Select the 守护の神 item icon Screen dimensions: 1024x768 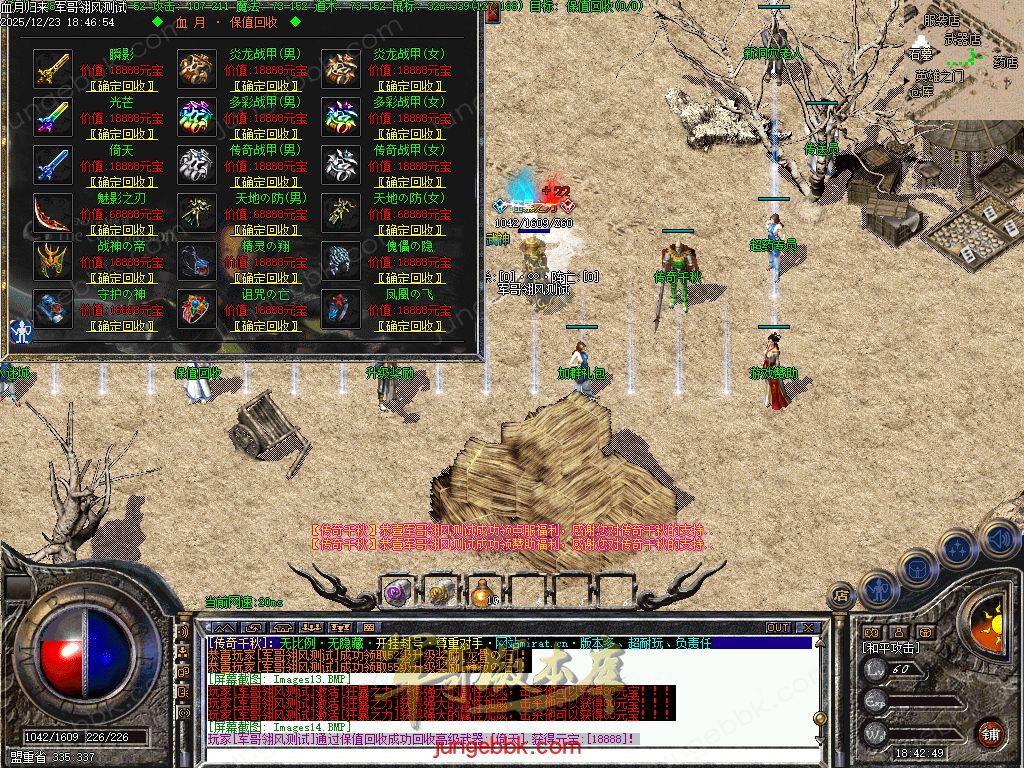click(51, 308)
